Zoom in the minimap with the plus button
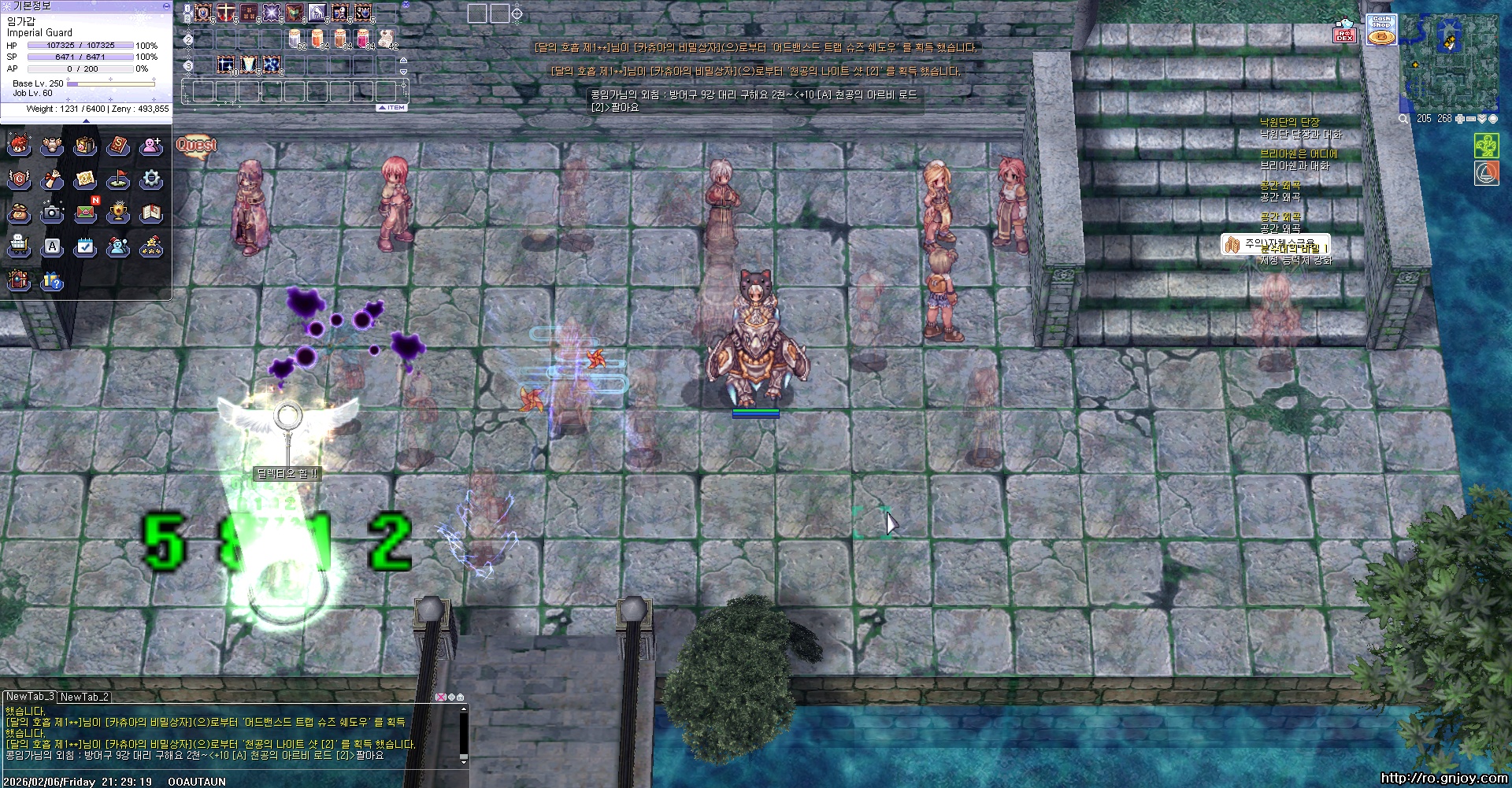Viewport: 1512px width, 788px height. point(1459,119)
